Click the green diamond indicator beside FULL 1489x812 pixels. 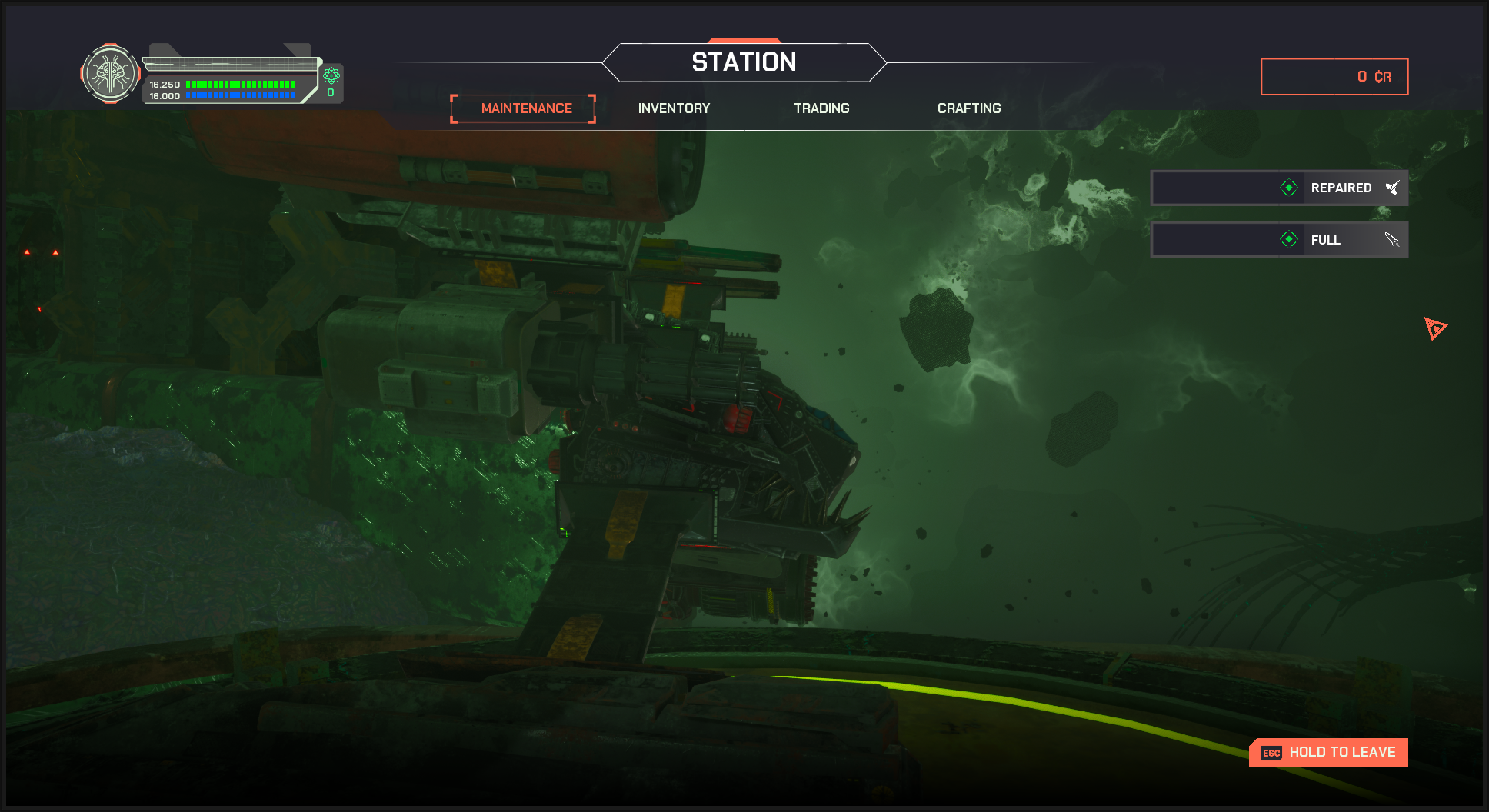[1290, 239]
